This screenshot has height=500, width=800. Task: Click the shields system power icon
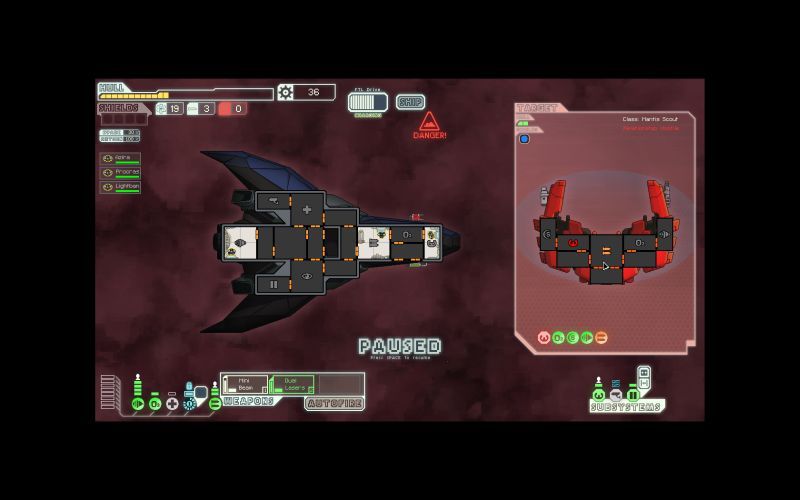(x=188, y=404)
